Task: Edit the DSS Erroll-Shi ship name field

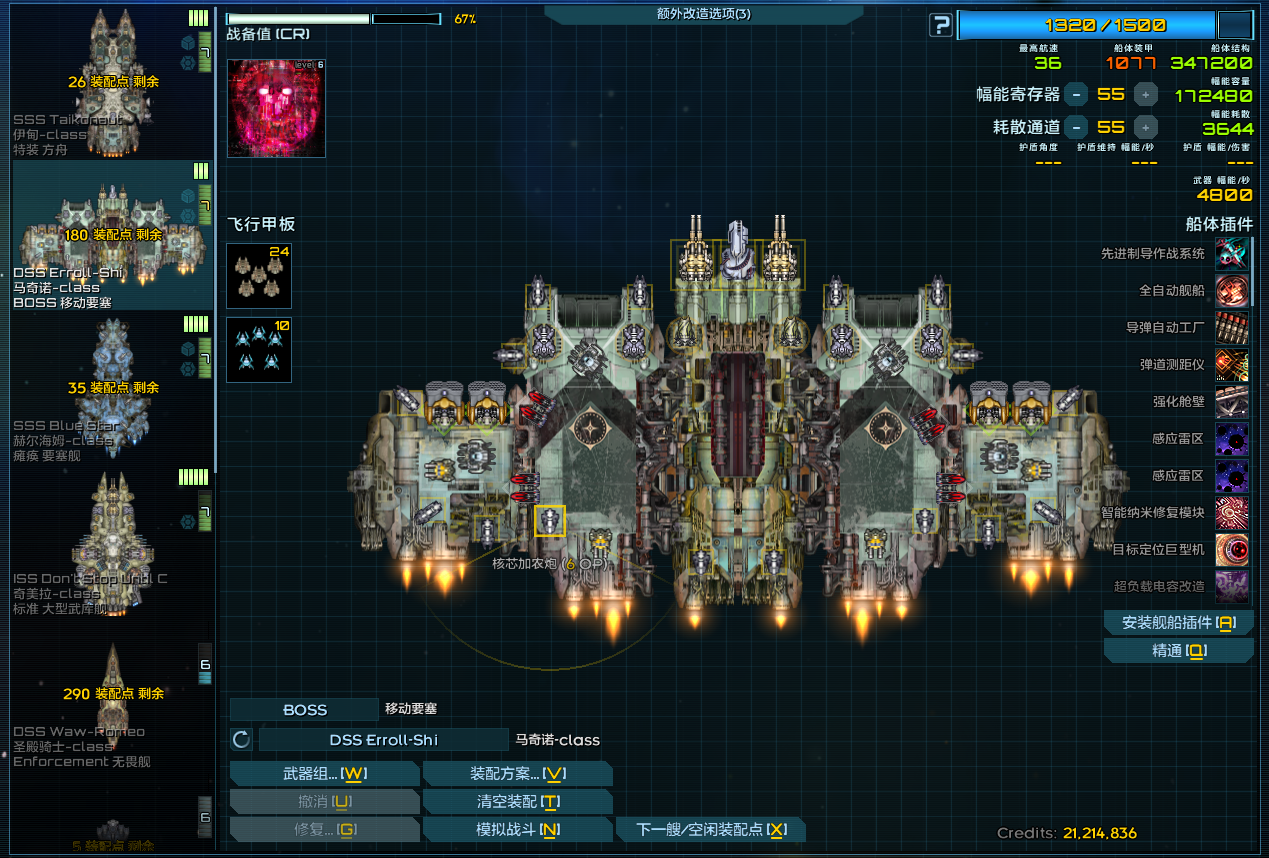Action: [384, 740]
